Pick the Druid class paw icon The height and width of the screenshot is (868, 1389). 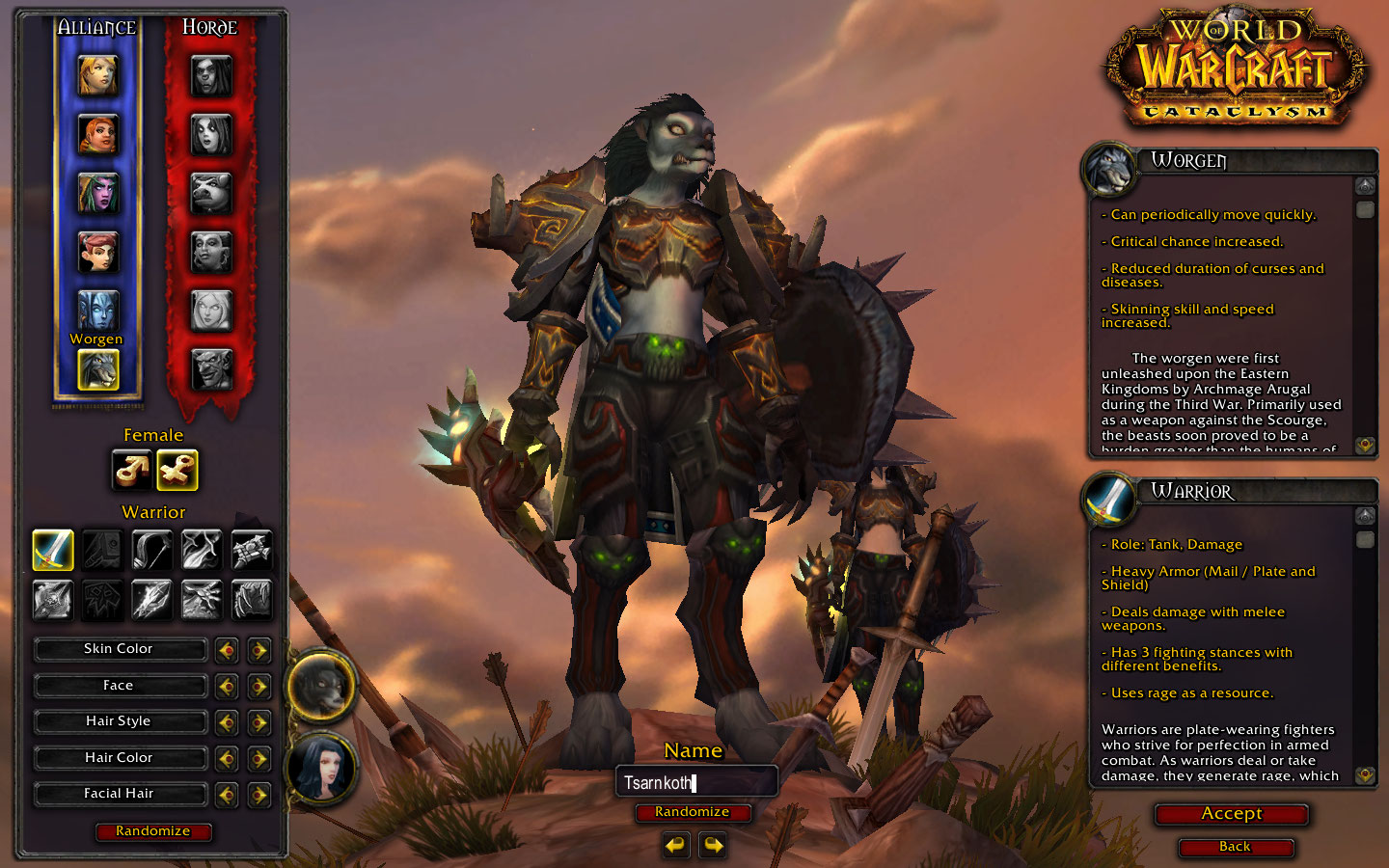point(251,599)
